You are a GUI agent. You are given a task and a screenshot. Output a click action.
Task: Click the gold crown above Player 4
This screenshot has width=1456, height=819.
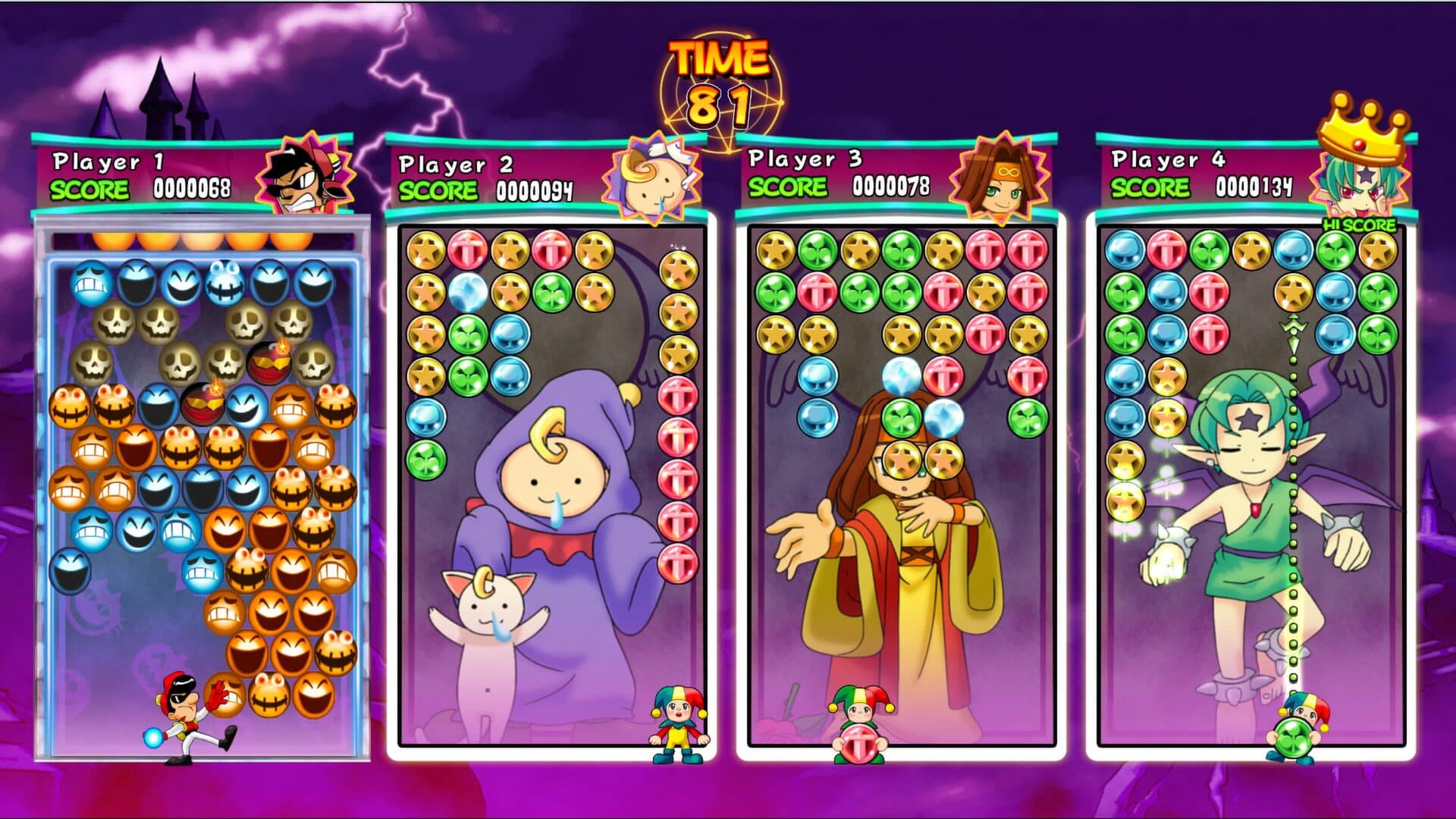click(x=1363, y=129)
